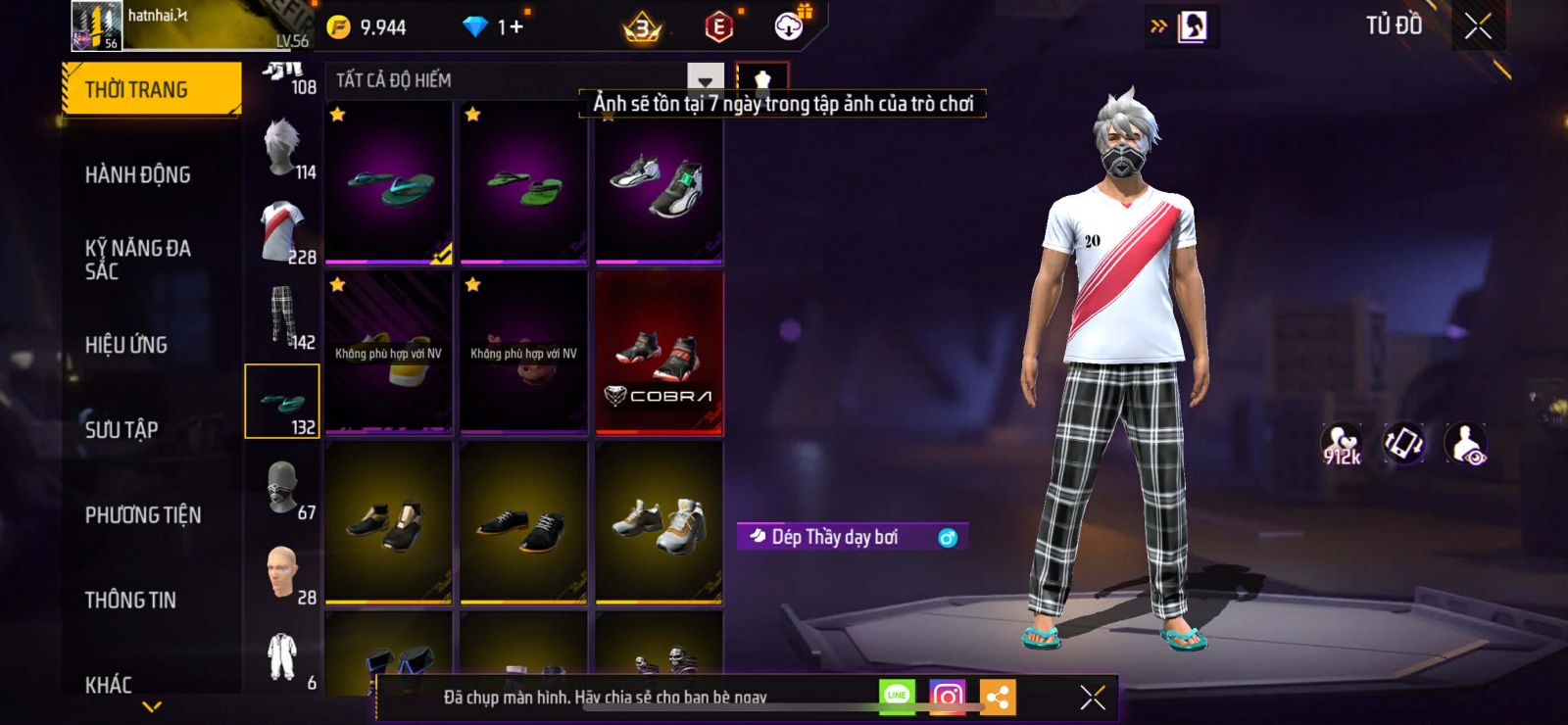This screenshot has height=725, width=1568.
Task: Open the diamond top-up button
Action: pyautogui.click(x=496, y=27)
